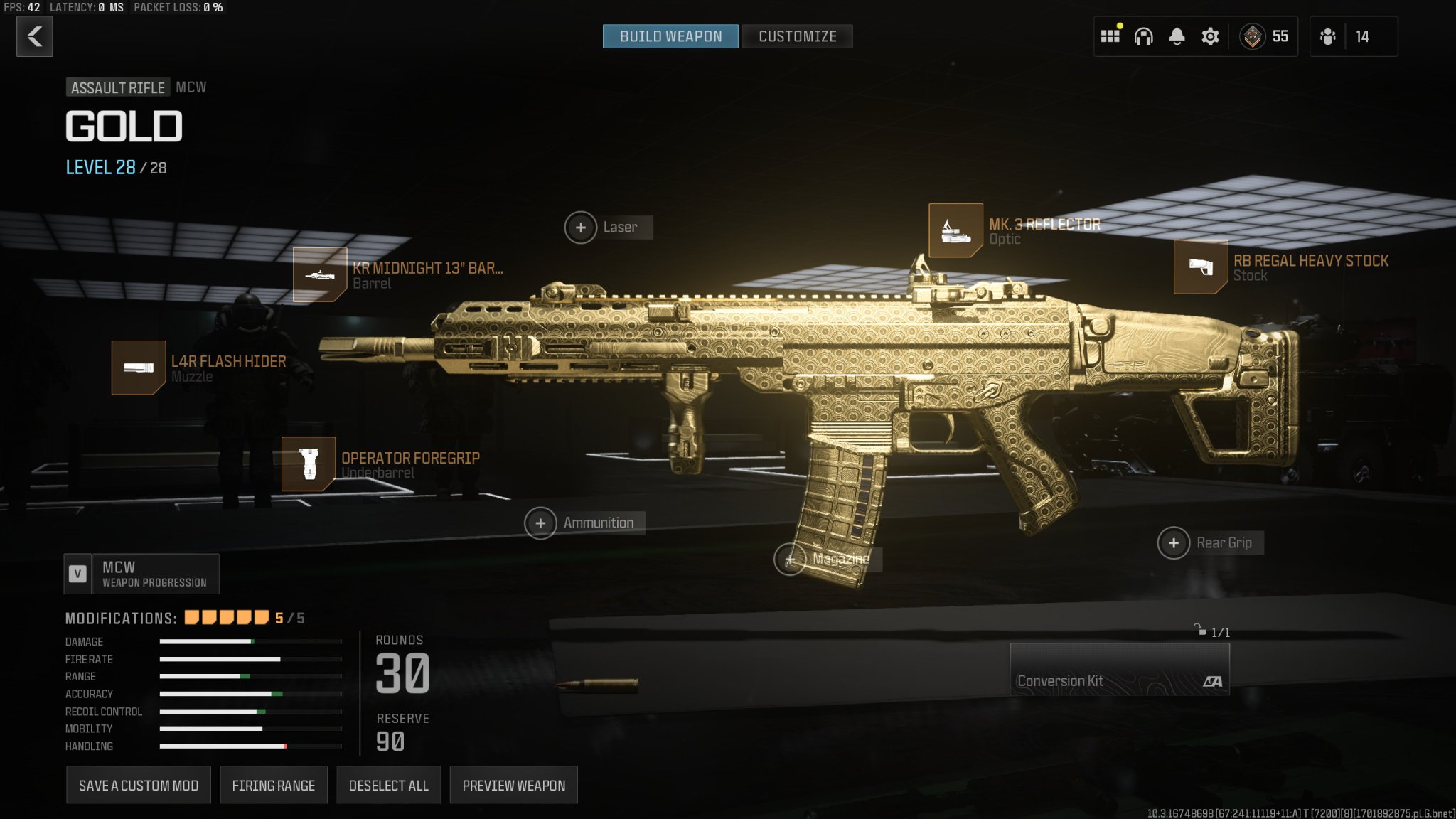Click the Save a Custom Mod button
Viewport: 1456px width, 819px height.
pyautogui.click(x=138, y=785)
